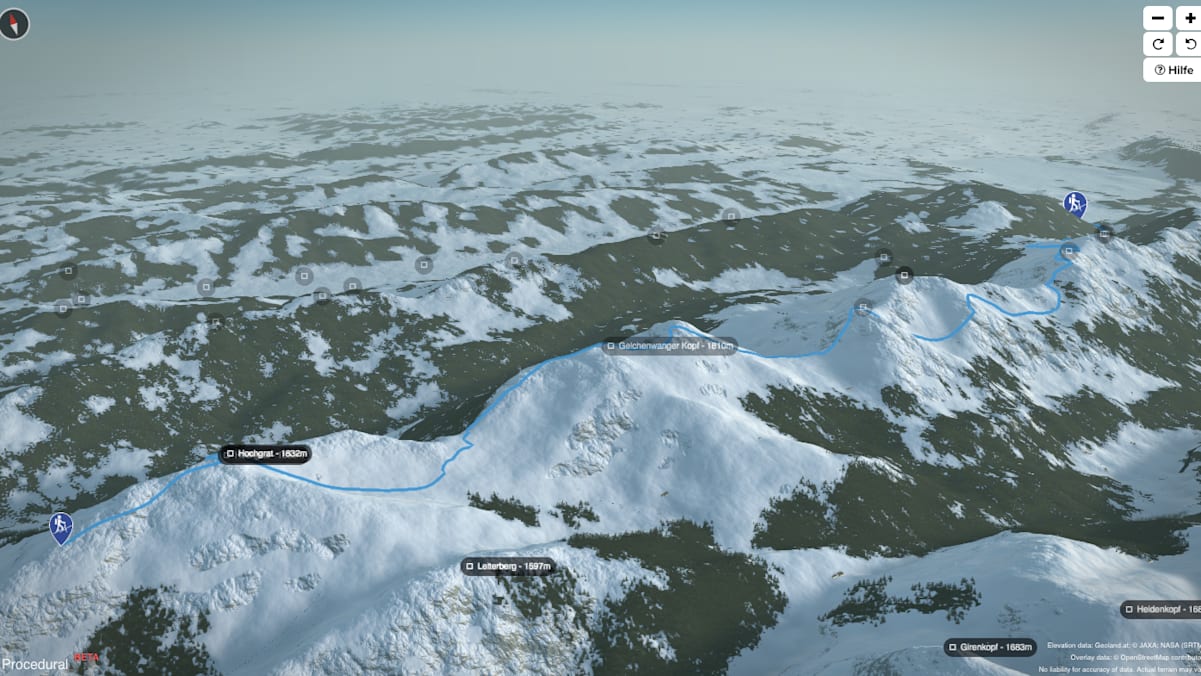Click the hiker marker near Hochgrat

61,527
